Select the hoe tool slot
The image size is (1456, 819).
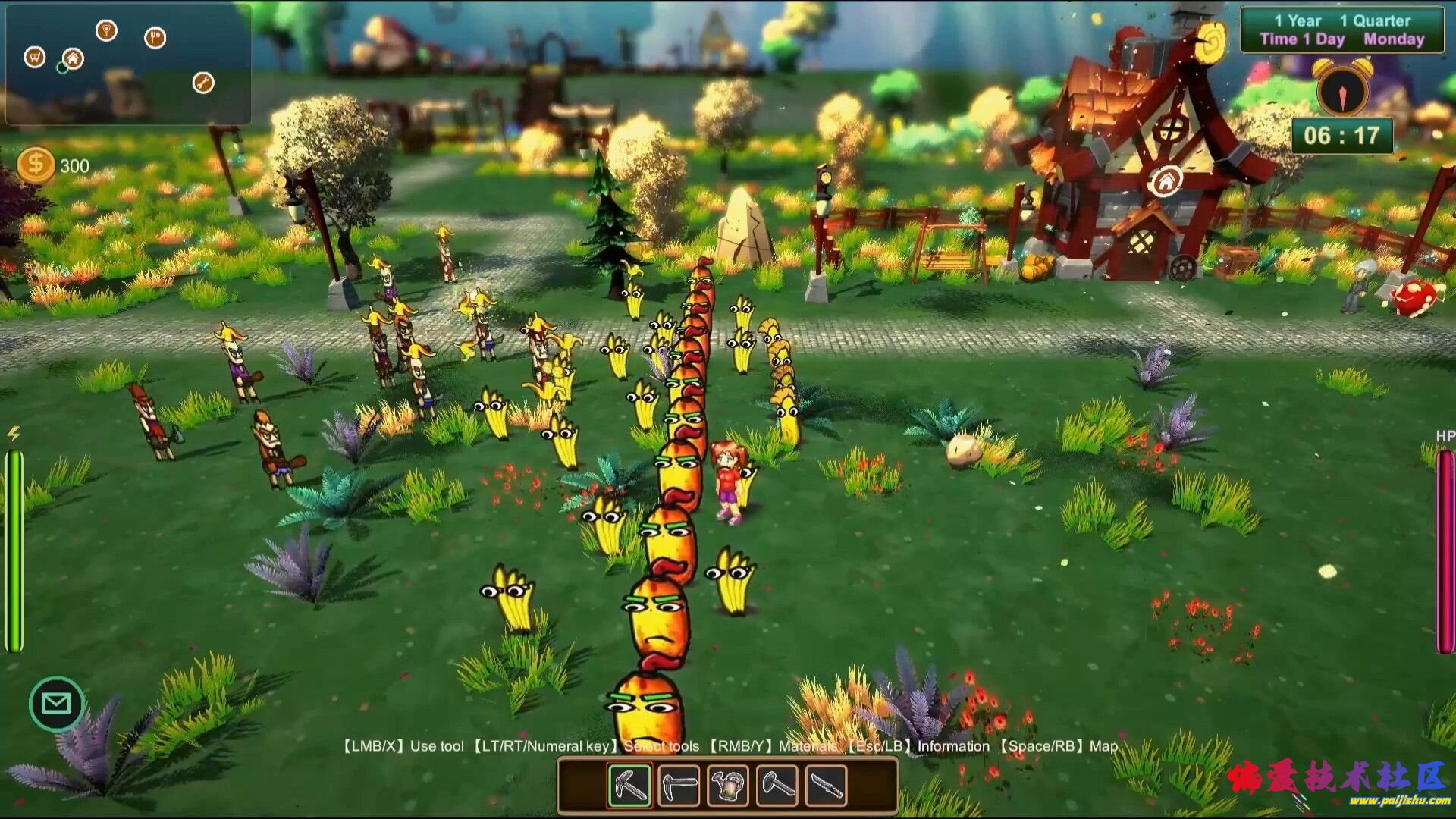pos(679,786)
